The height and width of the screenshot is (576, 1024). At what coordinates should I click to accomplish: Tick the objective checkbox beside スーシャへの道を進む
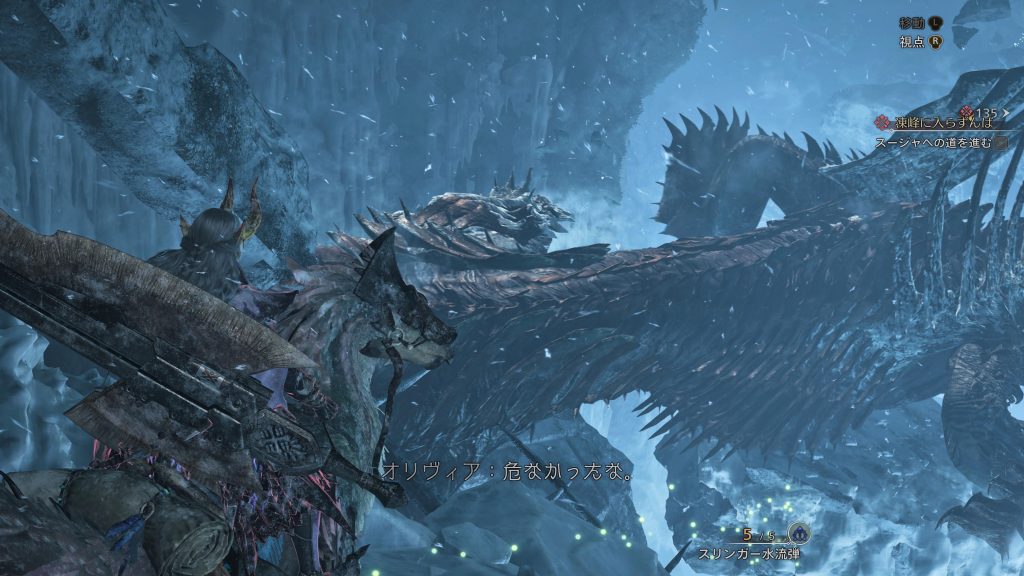(1001, 143)
